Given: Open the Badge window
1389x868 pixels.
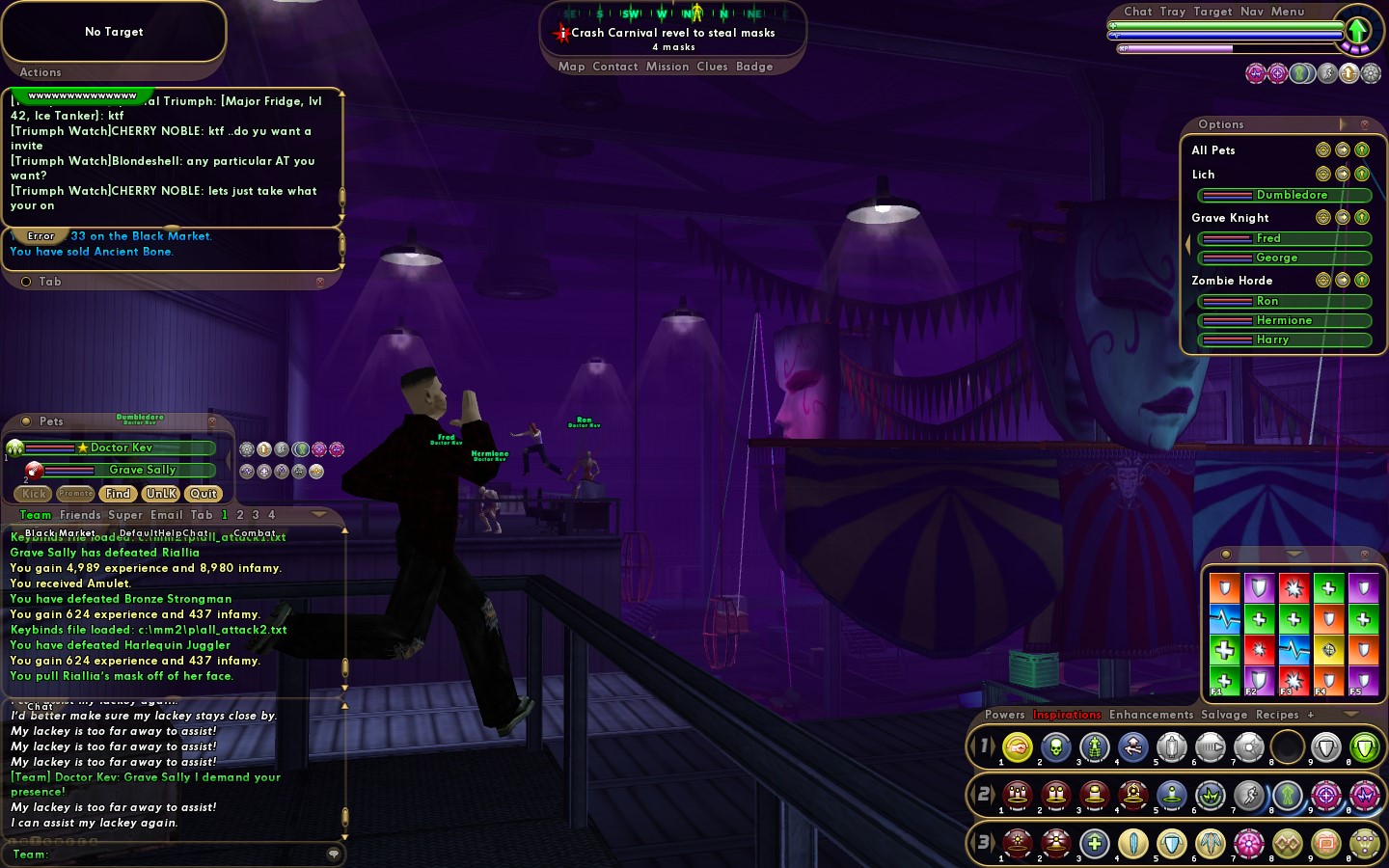Looking at the screenshot, I should tap(753, 67).
